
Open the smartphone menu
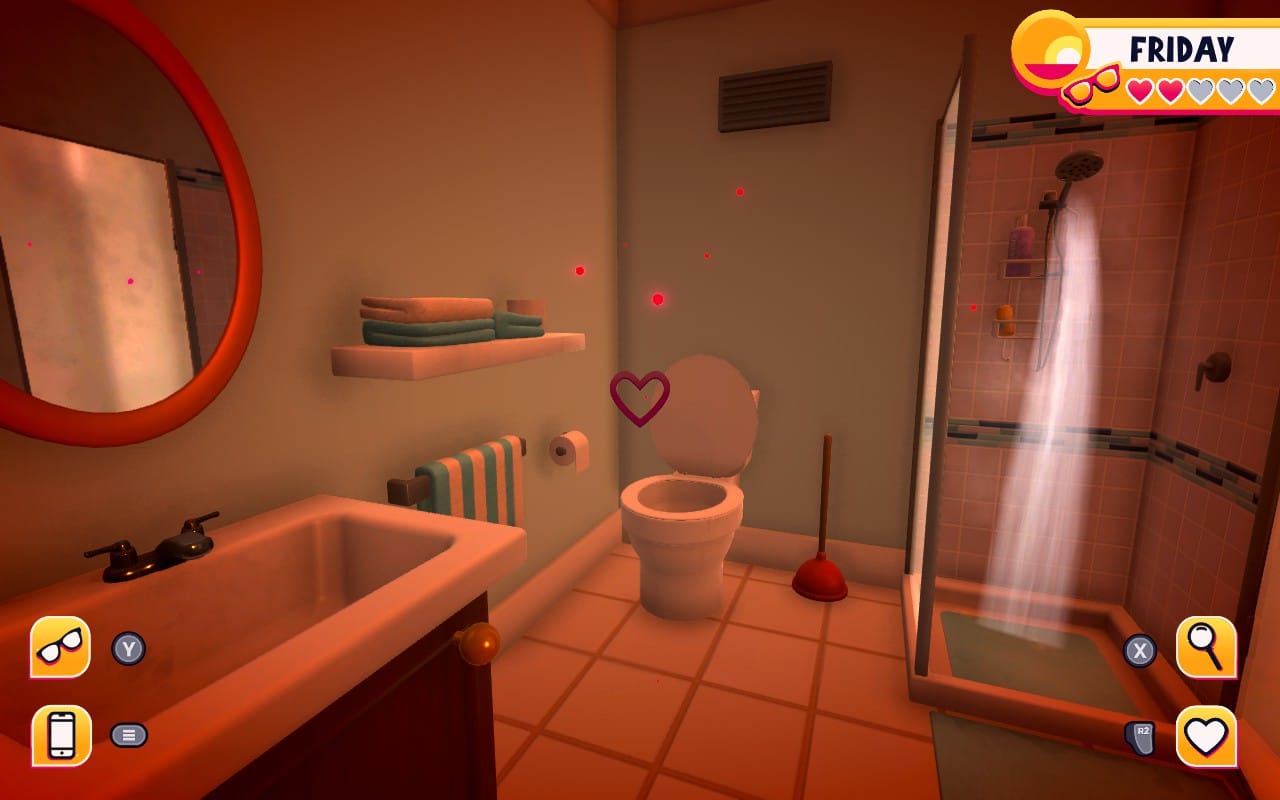click(61, 735)
